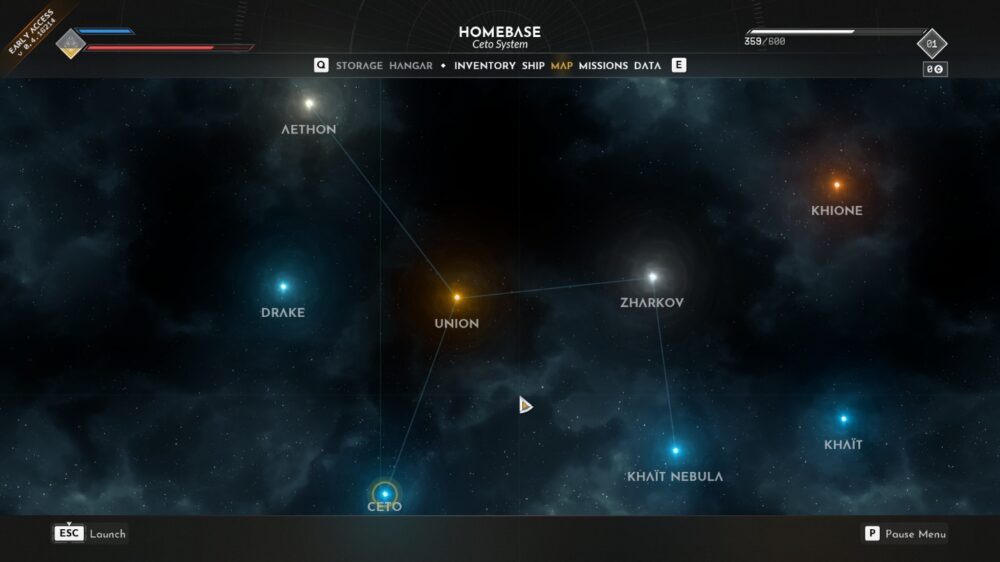Switch to the Hangar tab
This screenshot has height=562, width=1000.
click(x=410, y=66)
